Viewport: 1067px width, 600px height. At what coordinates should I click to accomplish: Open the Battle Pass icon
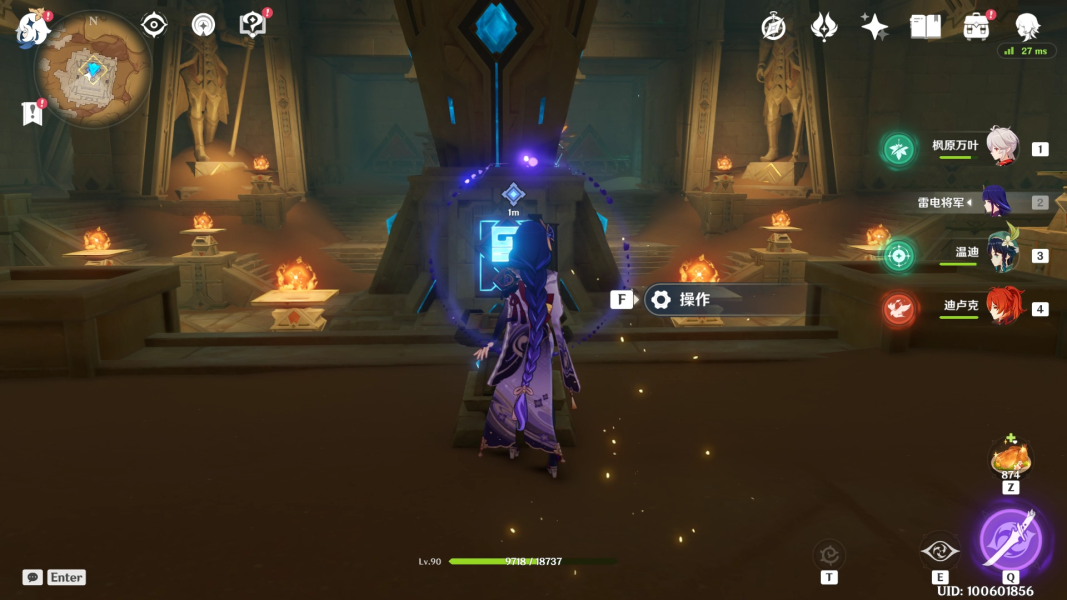824,27
